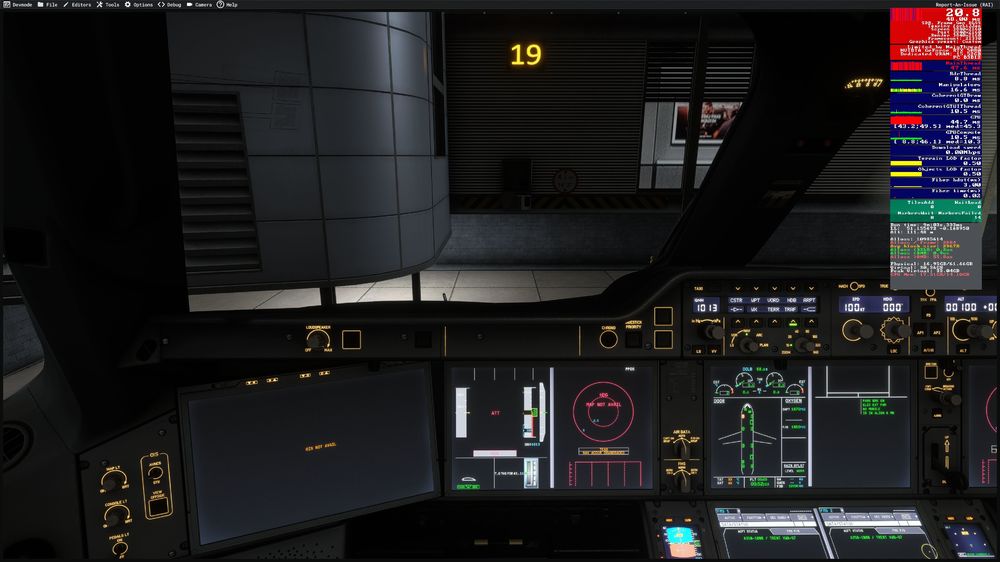Select the Camera menu
The image size is (1000, 562).
pos(202,4)
